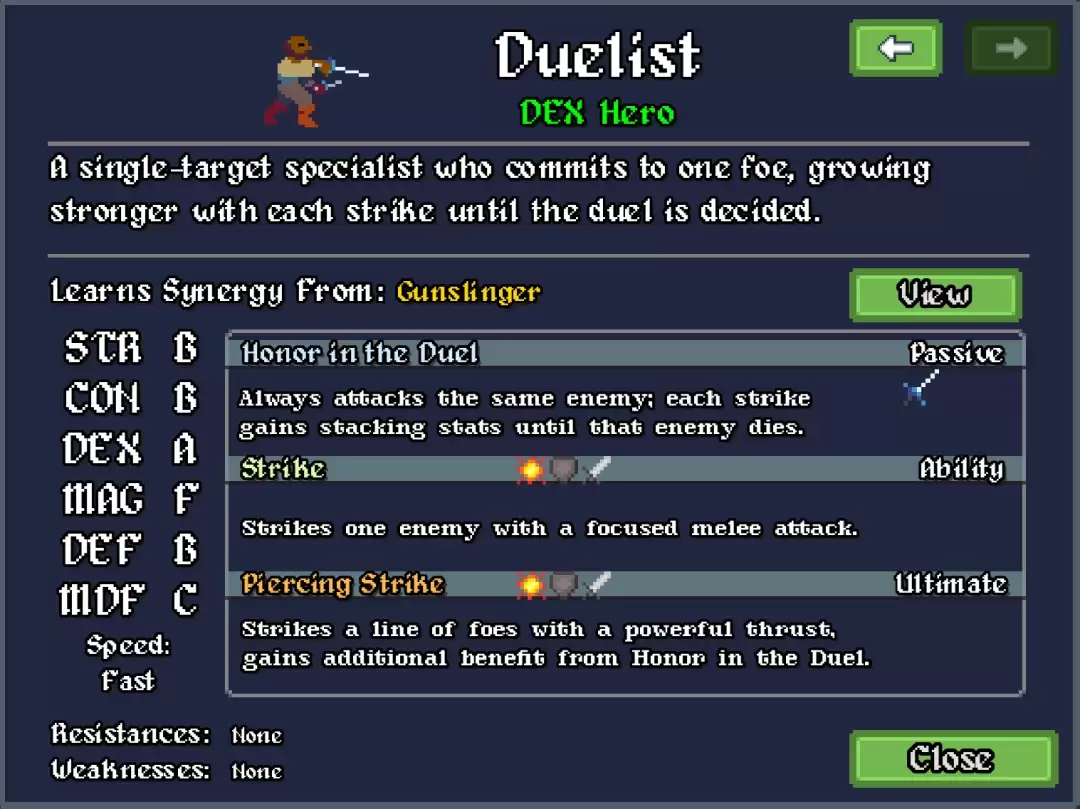View the Gunslinger synergy details
The height and width of the screenshot is (809, 1080).
pyautogui.click(x=934, y=295)
